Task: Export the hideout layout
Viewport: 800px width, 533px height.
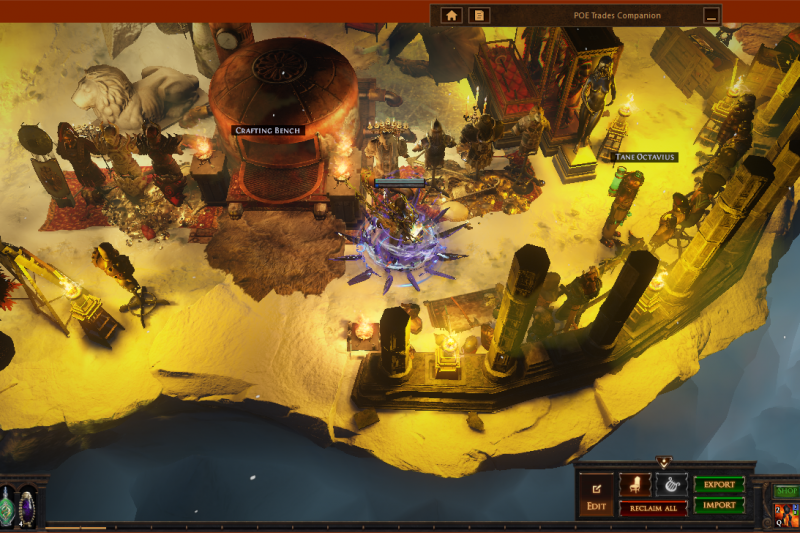Action: (x=719, y=484)
